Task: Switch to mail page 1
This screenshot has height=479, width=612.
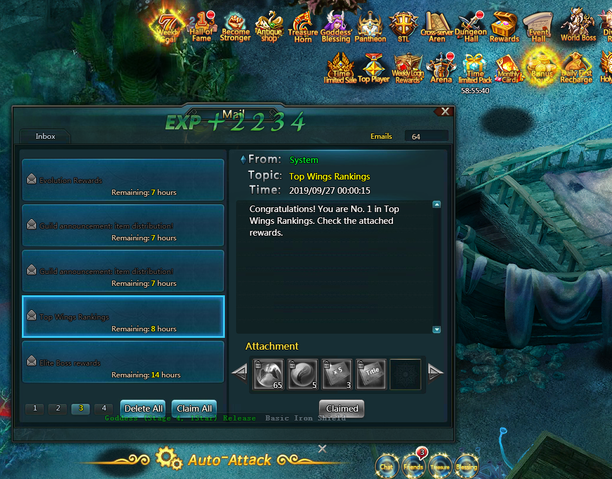Action: pos(35,408)
